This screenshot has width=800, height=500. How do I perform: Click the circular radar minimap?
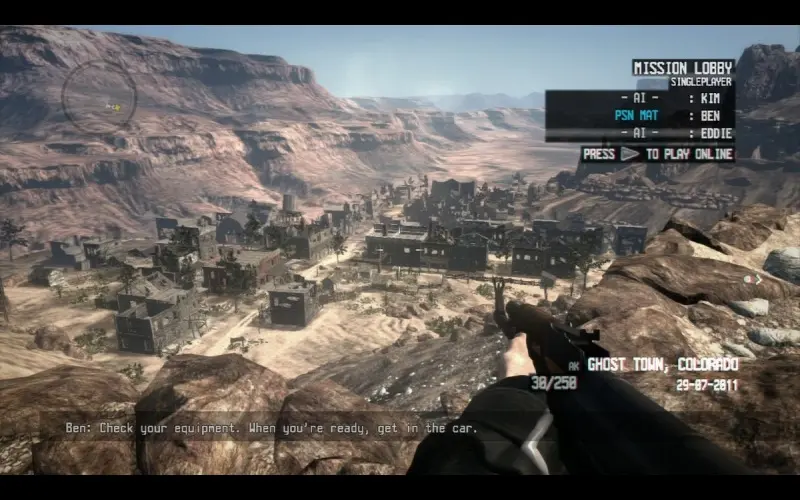pos(99,97)
